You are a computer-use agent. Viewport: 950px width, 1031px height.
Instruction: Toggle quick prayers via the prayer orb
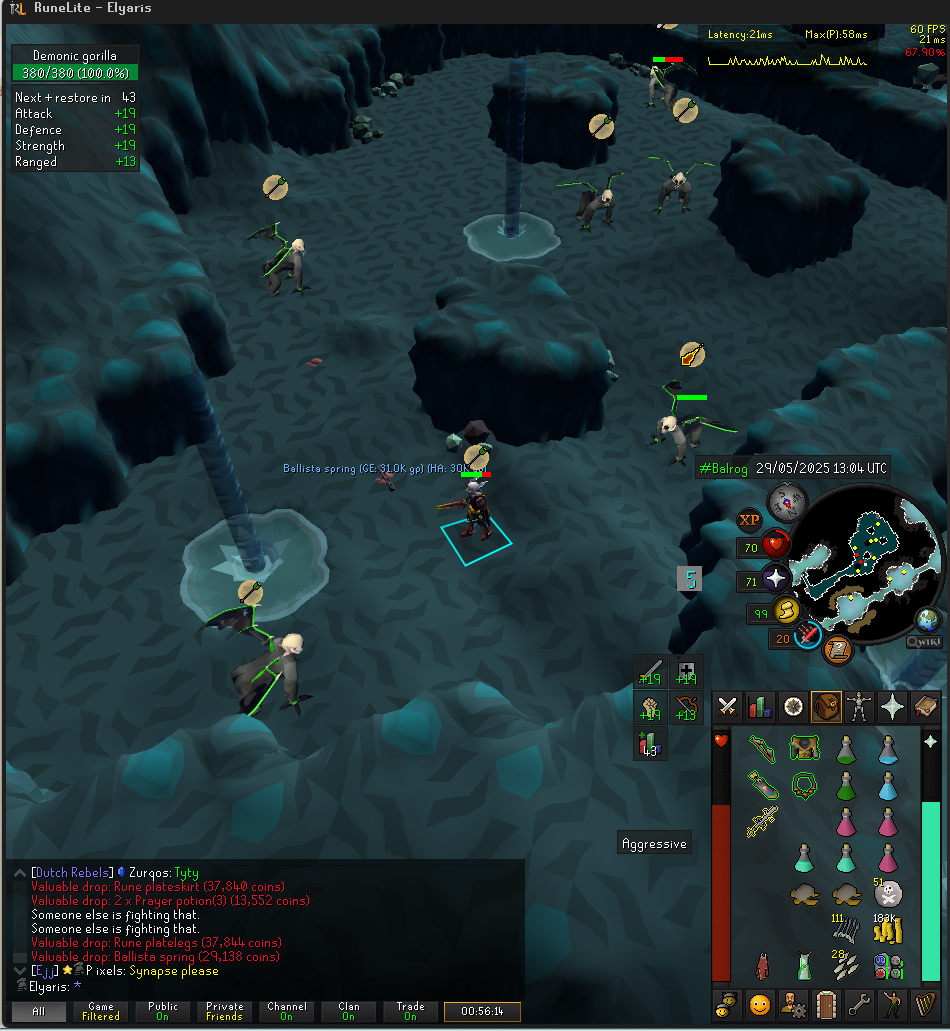[776, 579]
